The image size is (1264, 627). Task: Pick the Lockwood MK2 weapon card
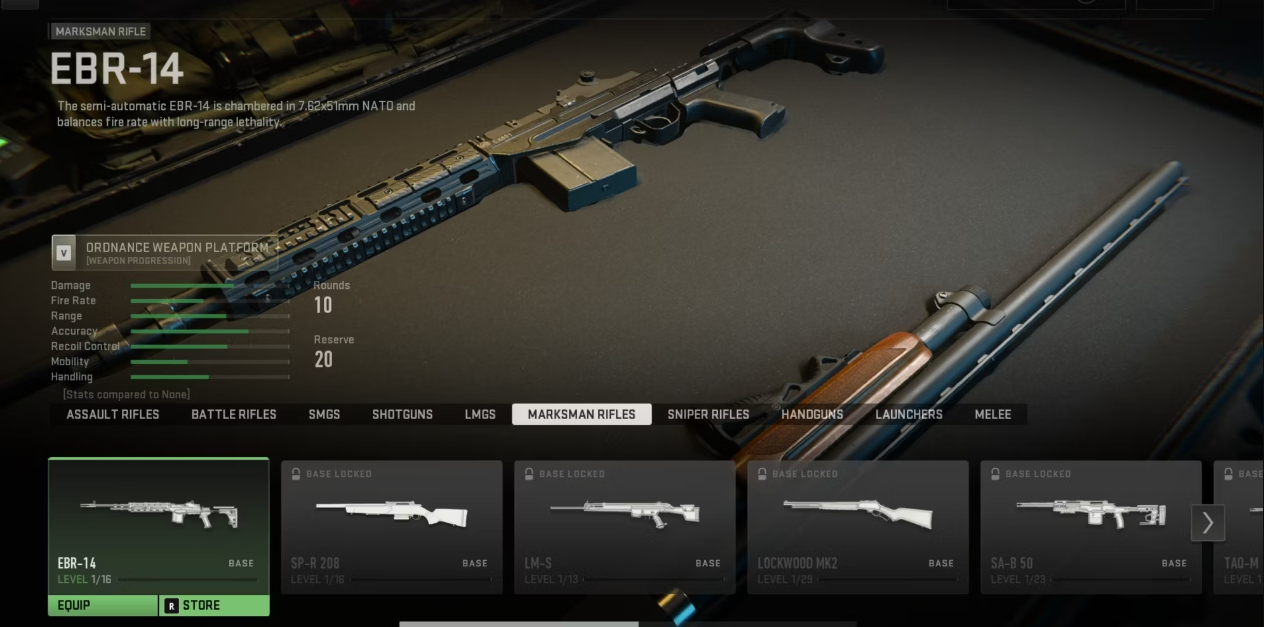point(858,527)
